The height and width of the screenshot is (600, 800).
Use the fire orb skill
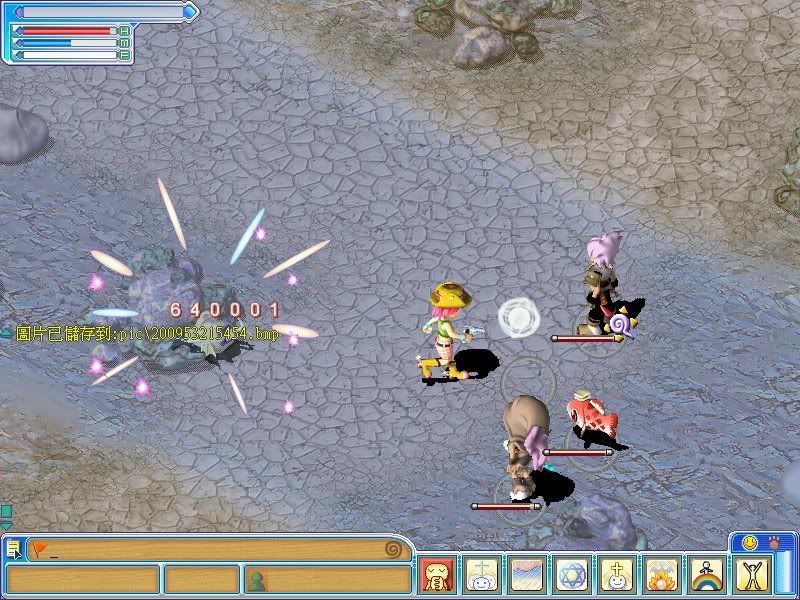pos(663,576)
